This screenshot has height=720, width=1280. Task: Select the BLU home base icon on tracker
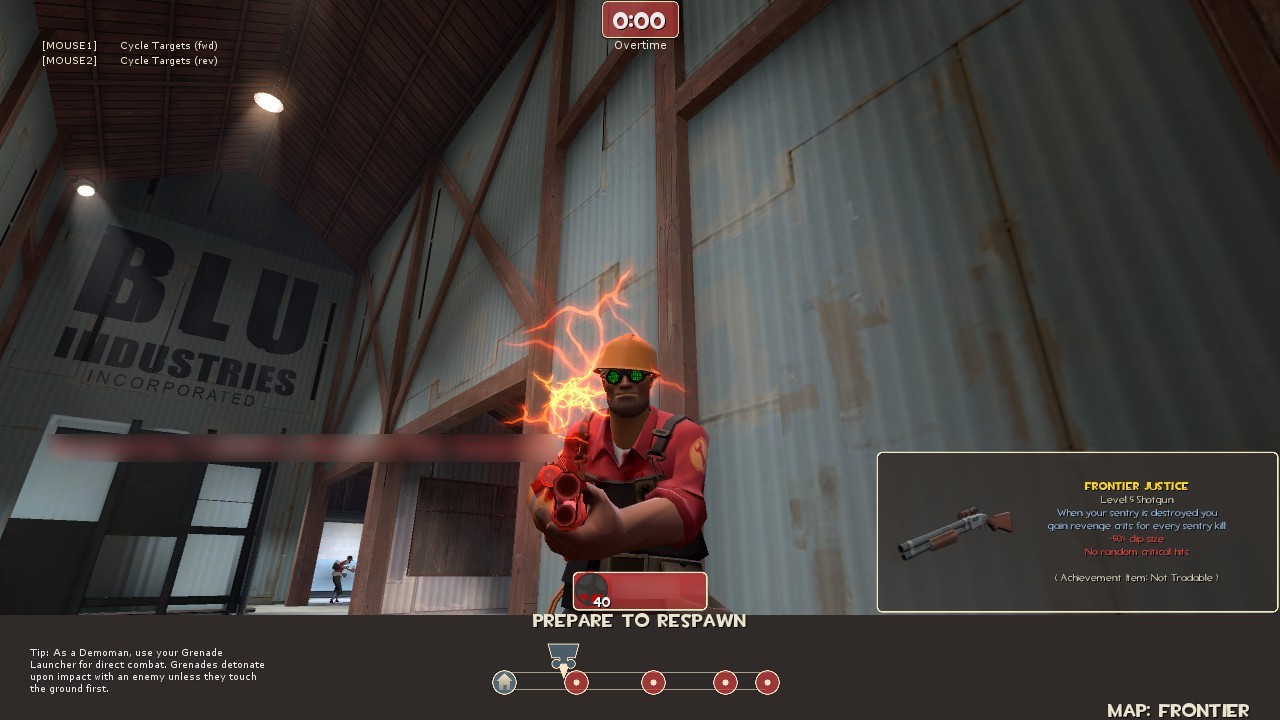click(x=505, y=682)
